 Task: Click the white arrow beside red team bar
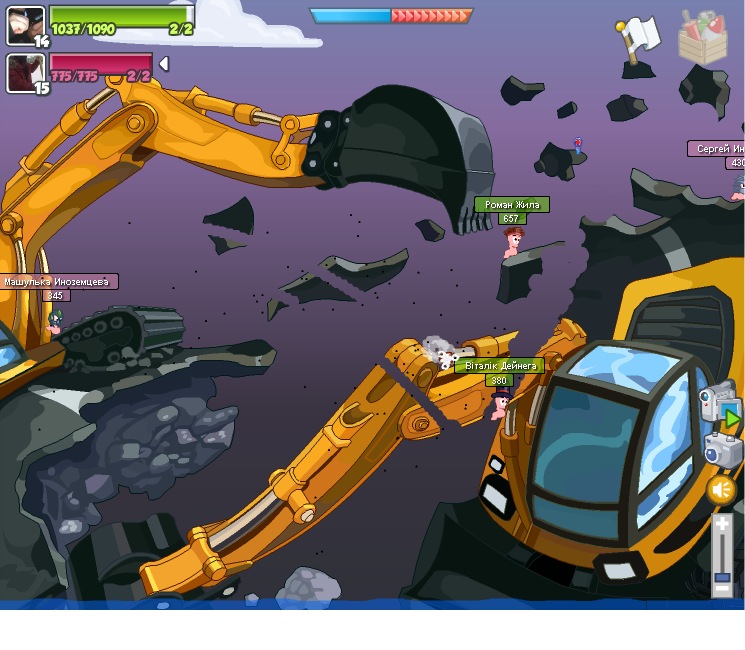164,64
